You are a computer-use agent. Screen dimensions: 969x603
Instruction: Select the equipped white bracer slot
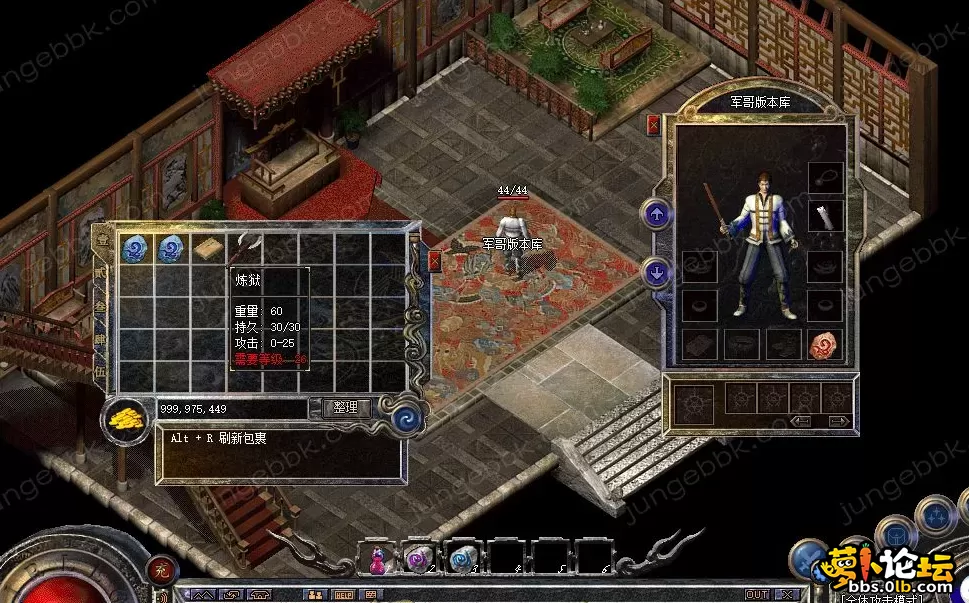(x=824, y=215)
